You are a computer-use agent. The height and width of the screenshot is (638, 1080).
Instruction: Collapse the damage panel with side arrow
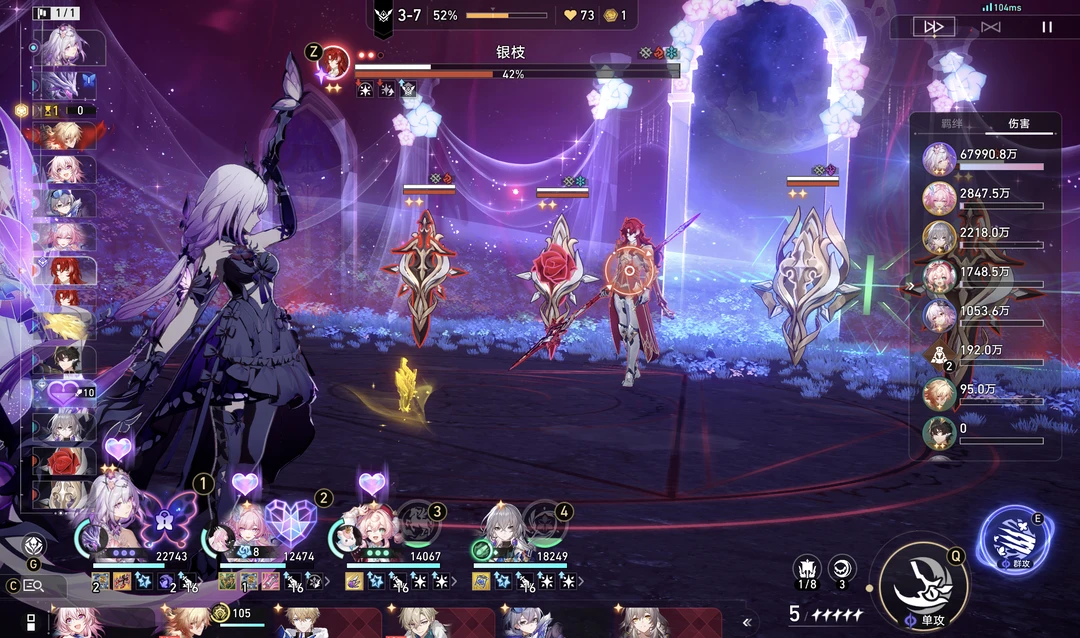point(909,286)
